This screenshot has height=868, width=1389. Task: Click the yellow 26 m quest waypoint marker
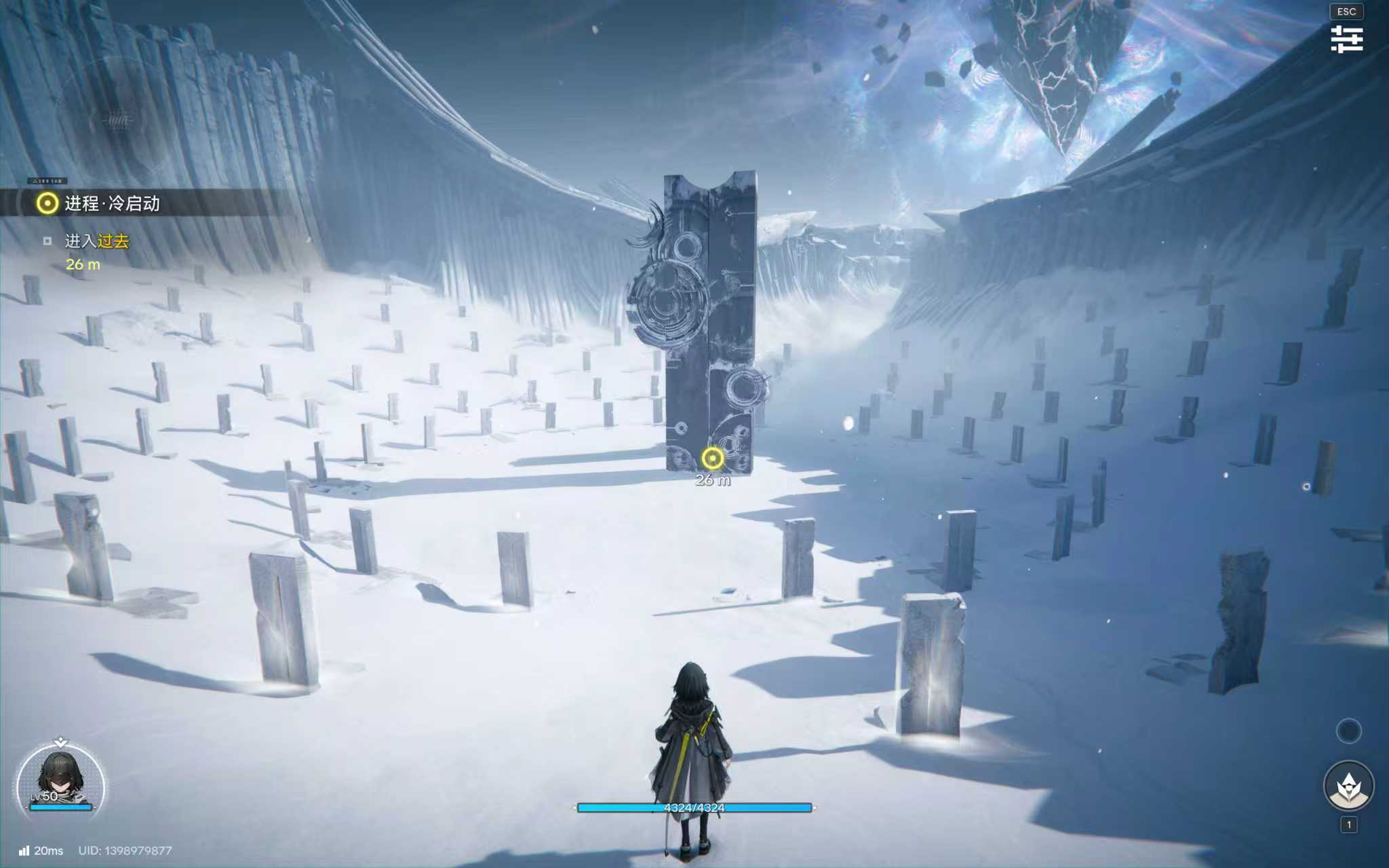coord(712,459)
